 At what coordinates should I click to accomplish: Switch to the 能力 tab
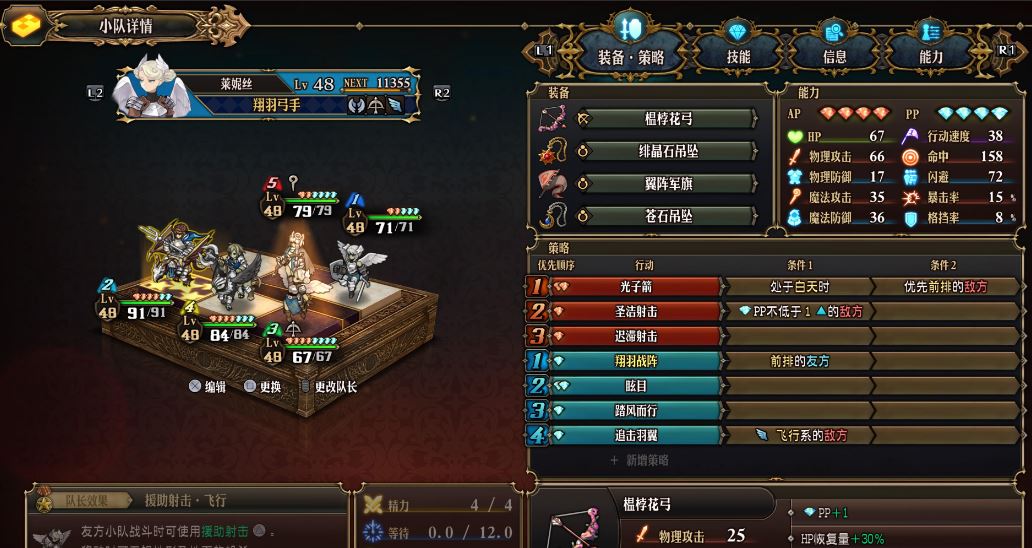931,57
